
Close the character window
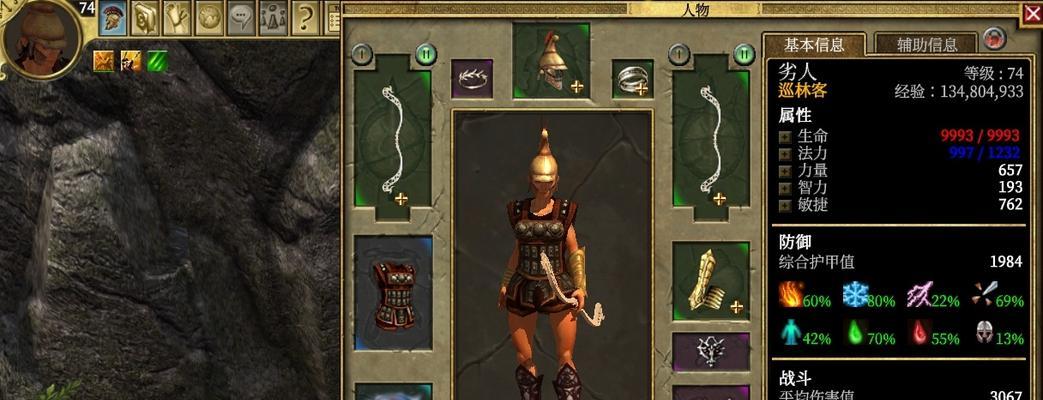pyautogui.click(x=1032, y=13)
